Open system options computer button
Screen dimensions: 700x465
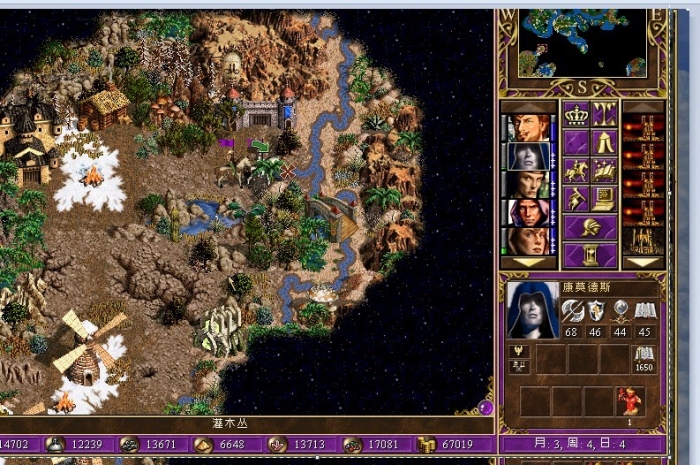pyautogui.click(x=603, y=199)
